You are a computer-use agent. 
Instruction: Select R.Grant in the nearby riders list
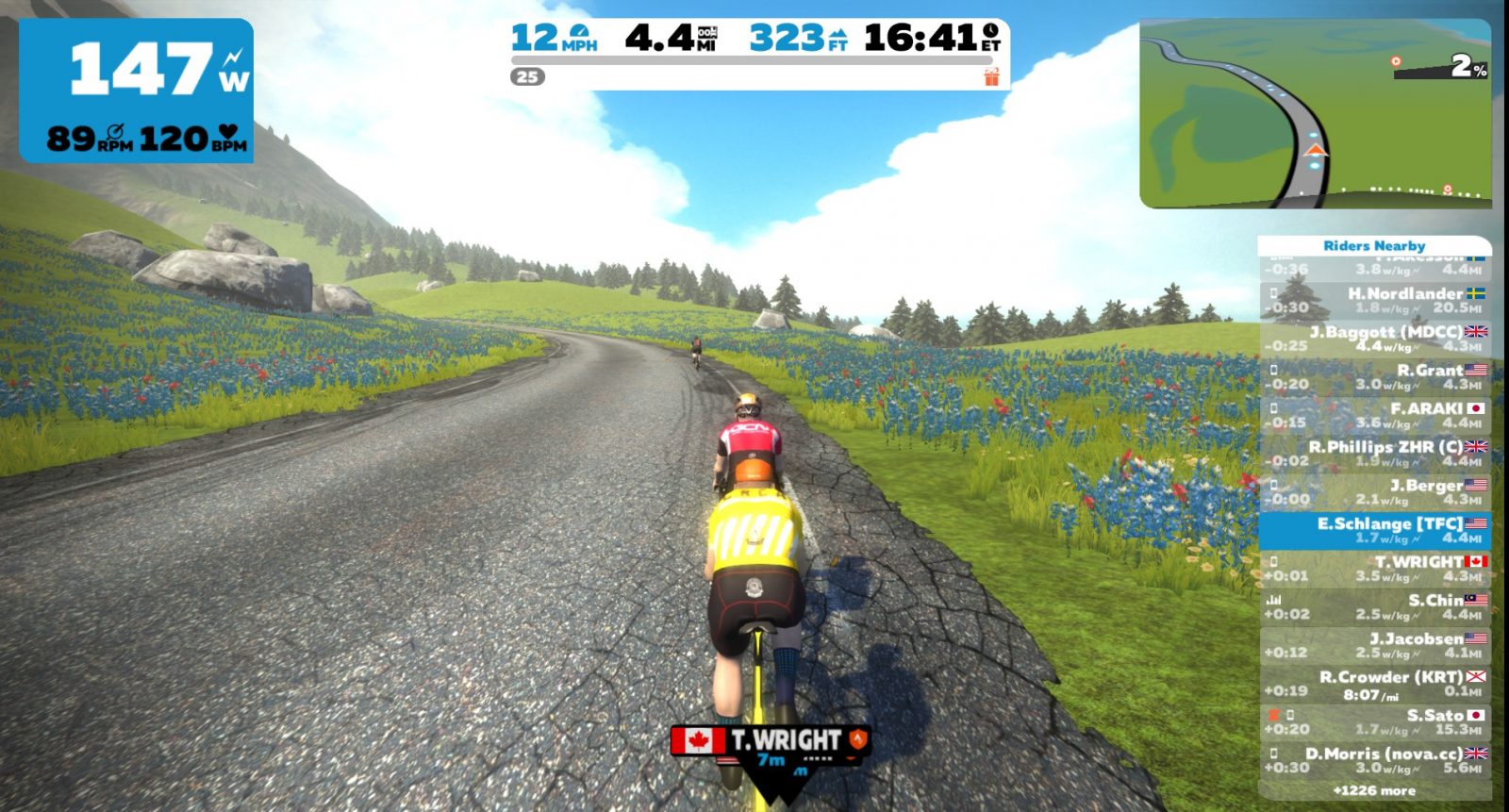coord(1375,377)
